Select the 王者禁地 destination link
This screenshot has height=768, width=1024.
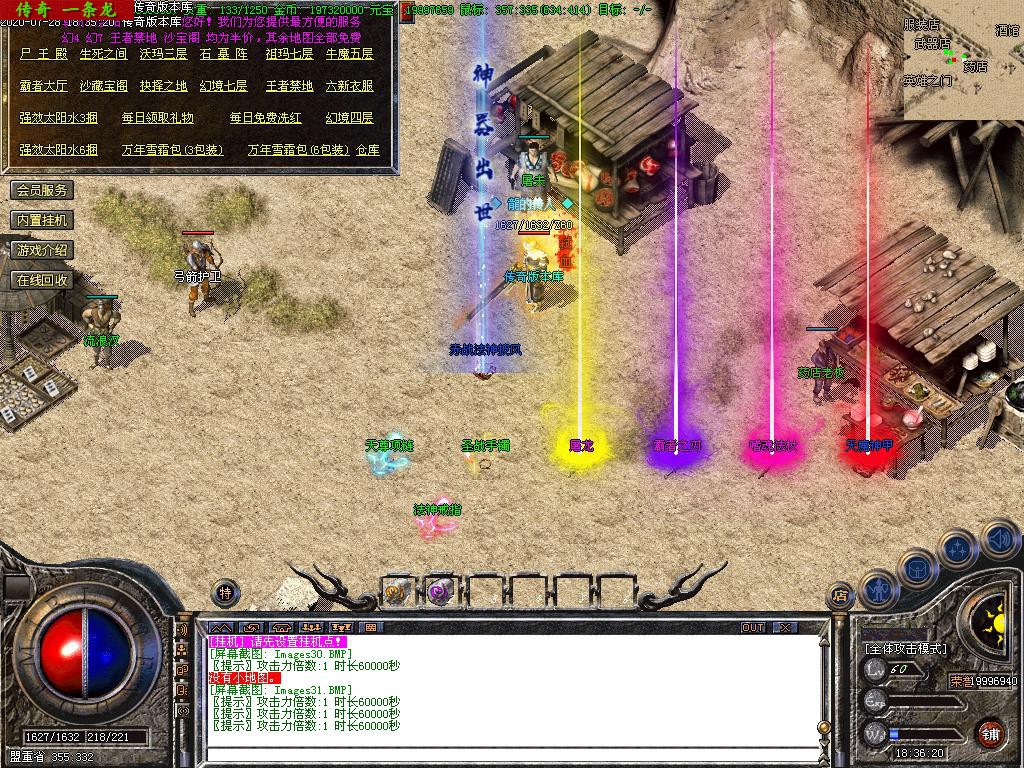coord(289,86)
